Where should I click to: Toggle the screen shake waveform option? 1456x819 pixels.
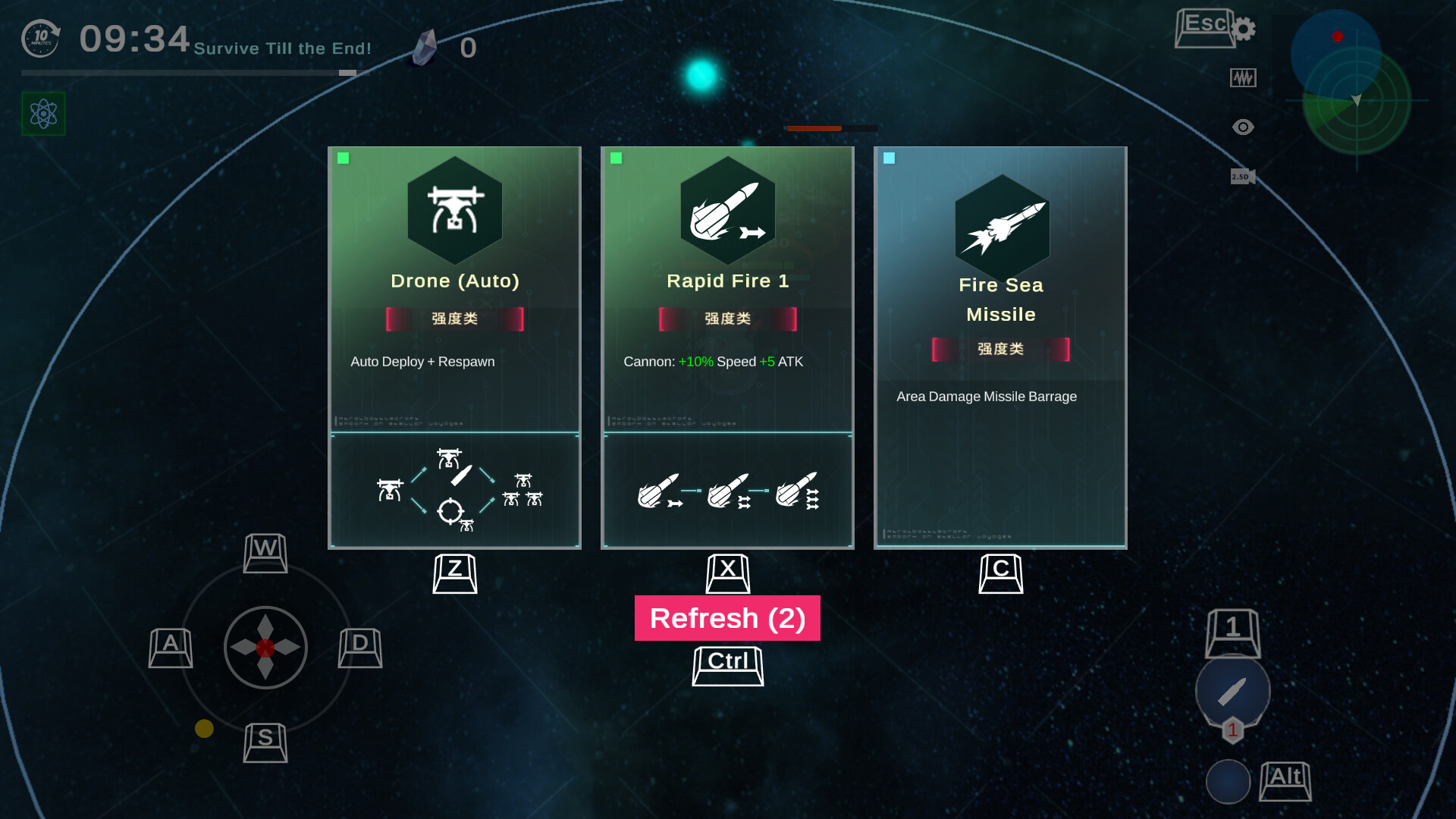[1242, 77]
